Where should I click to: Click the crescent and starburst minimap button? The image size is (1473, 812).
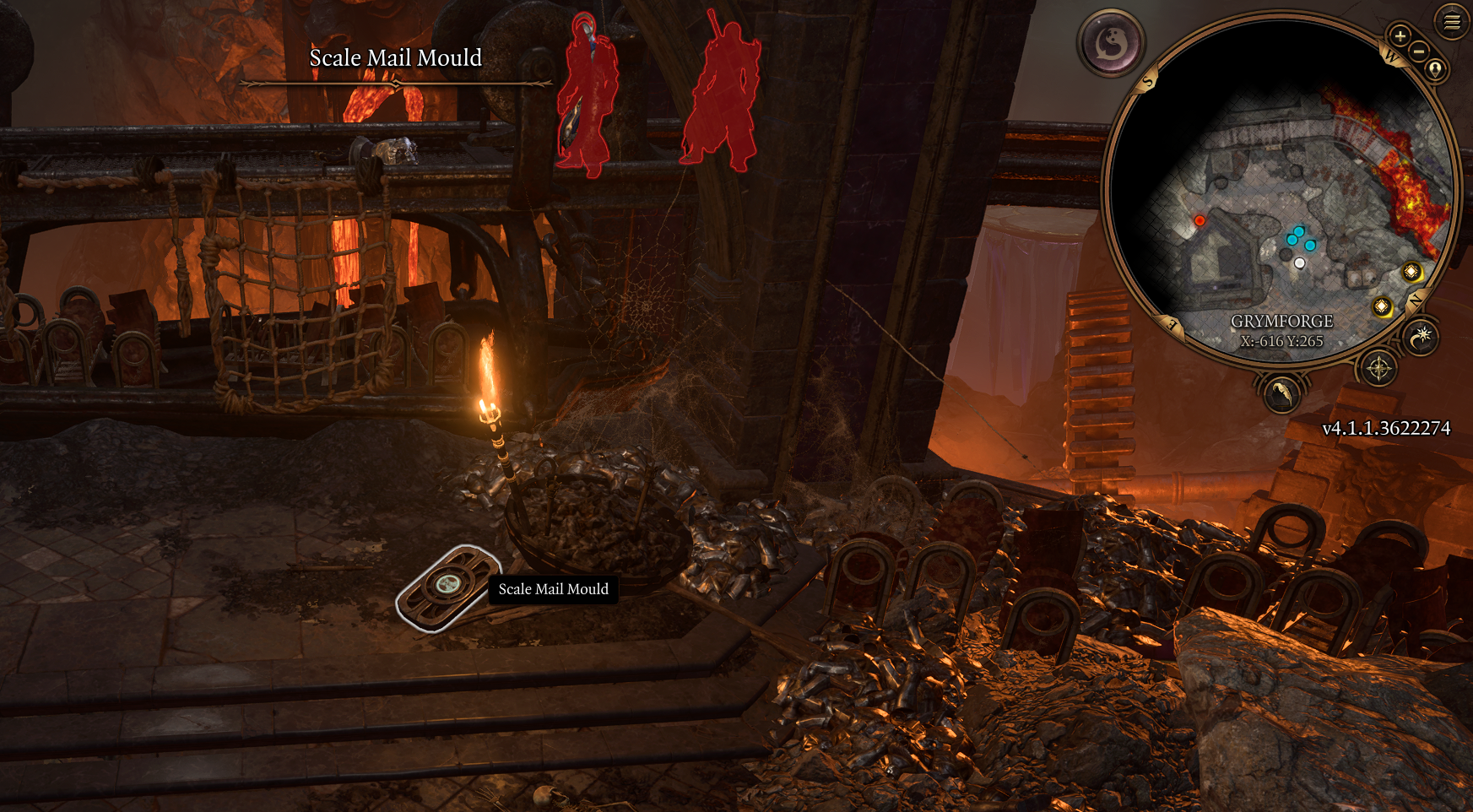[1422, 338]
